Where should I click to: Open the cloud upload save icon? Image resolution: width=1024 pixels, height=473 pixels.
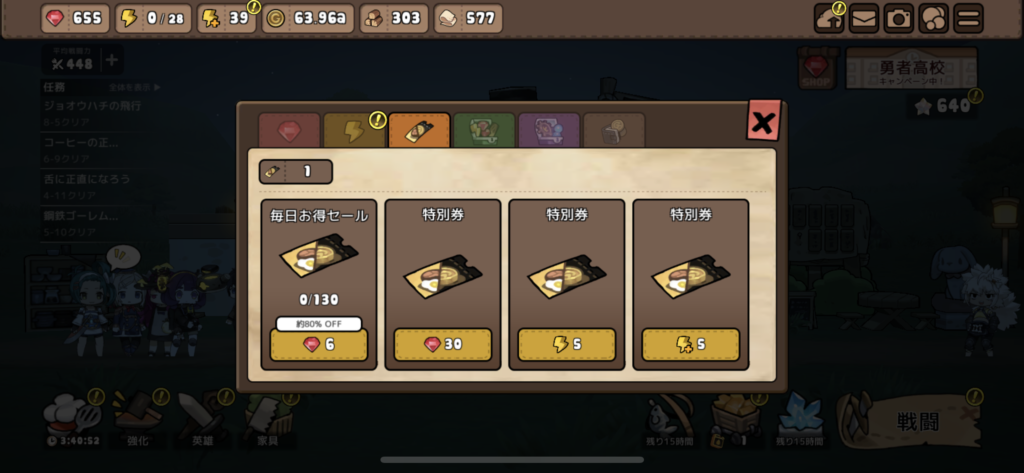tap(830, 18)
